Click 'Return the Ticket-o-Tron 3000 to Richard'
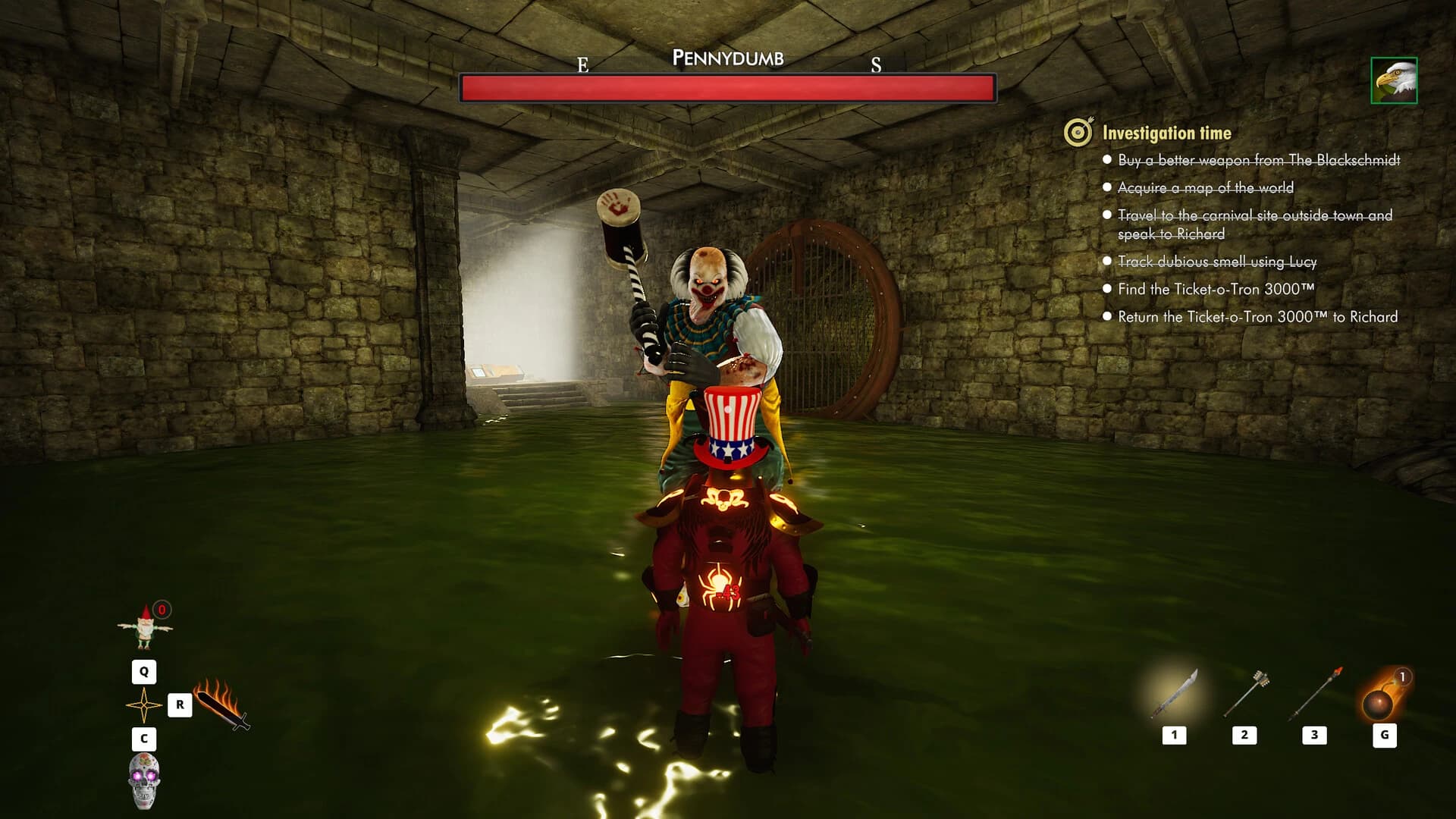 [x=1255, y=317]
